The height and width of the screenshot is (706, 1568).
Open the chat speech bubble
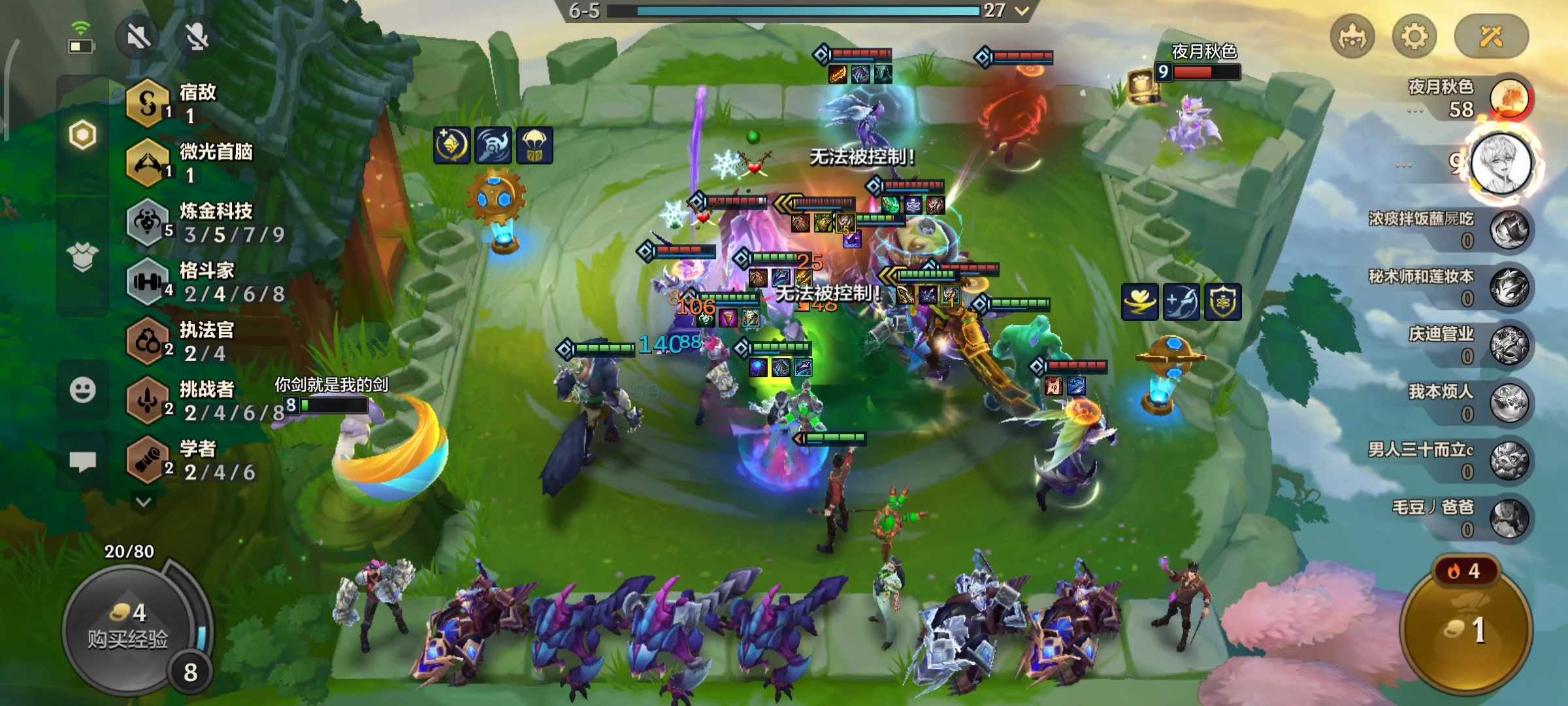[82, 462]
